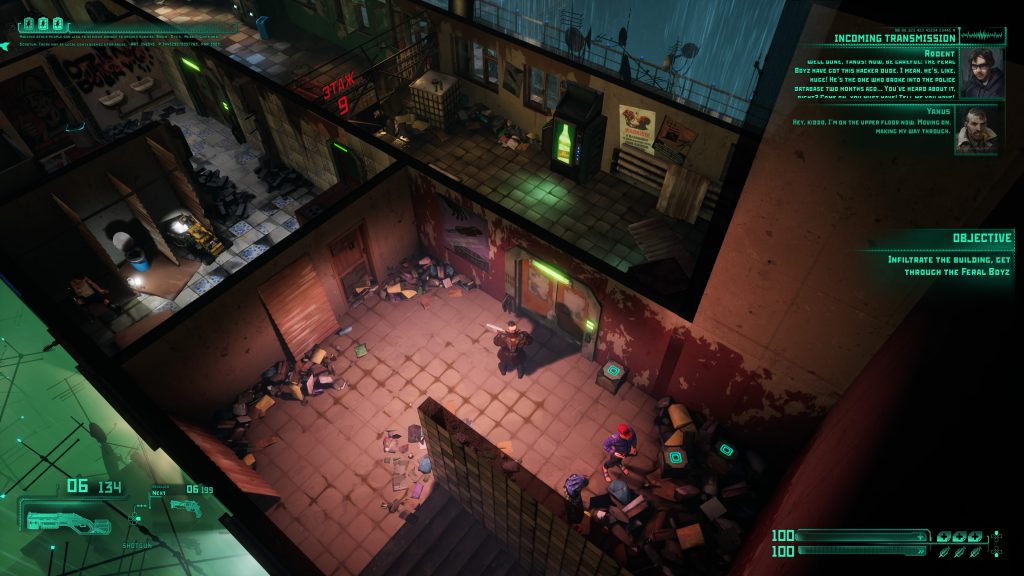Viewport: 1024px width, 576px height.
Task: Select the equipped shotgun weapon icon
Action: coord(68,522)
